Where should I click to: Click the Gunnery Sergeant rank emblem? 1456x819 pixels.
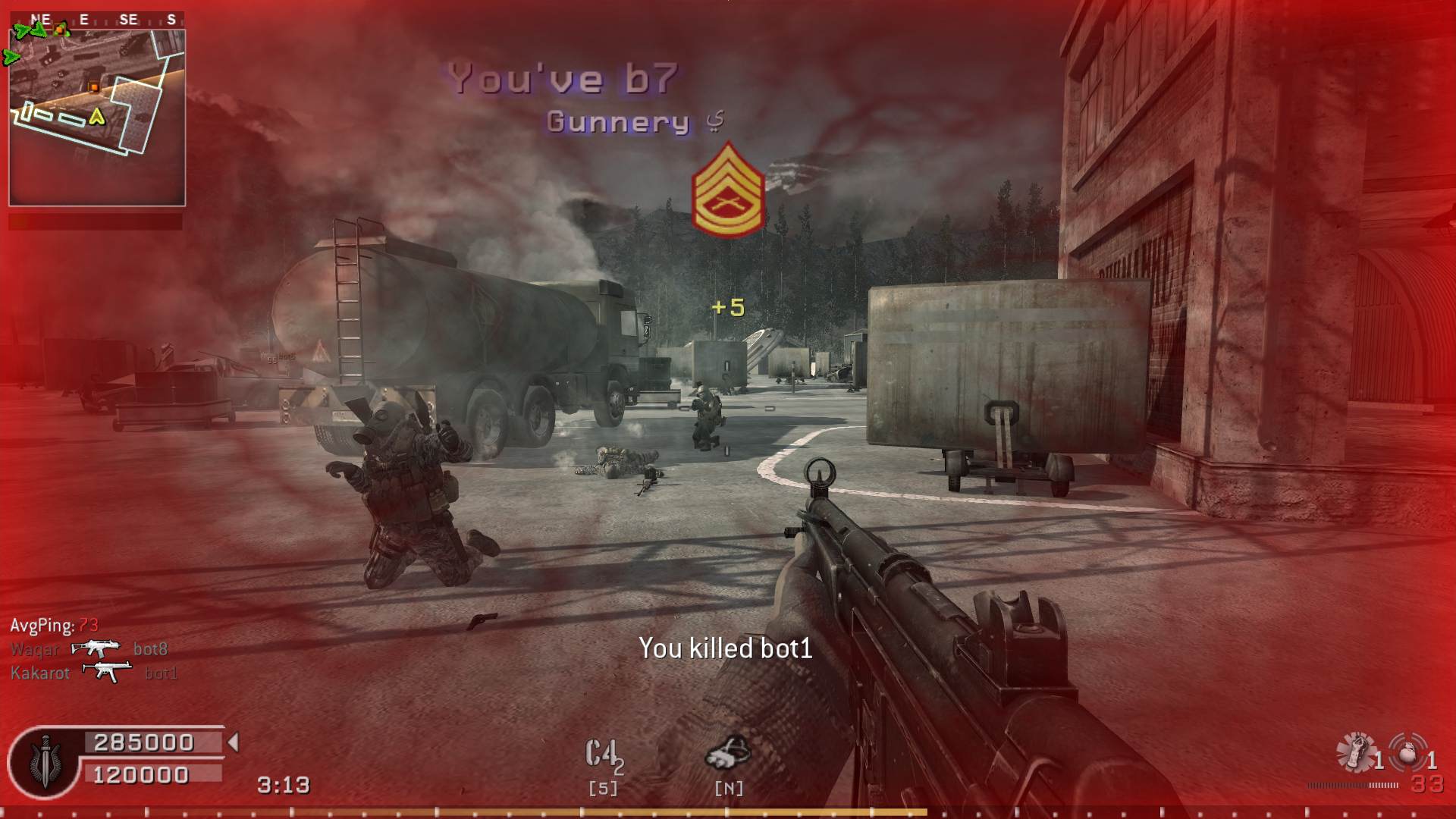tap(728, 192)
